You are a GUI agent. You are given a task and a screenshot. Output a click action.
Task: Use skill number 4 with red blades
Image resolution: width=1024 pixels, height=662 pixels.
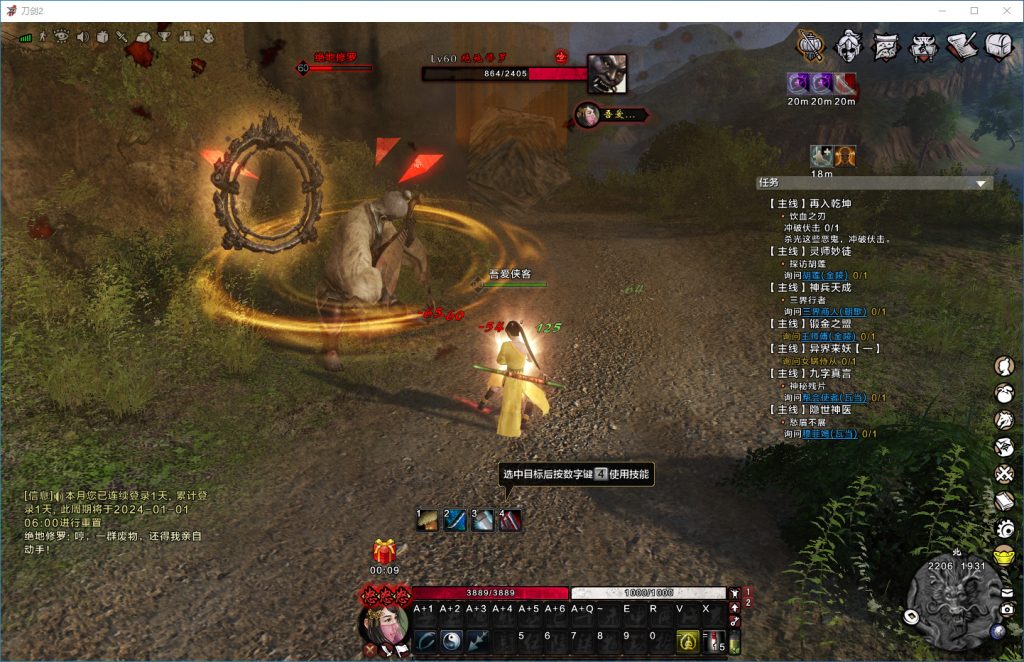coord(510,520)
